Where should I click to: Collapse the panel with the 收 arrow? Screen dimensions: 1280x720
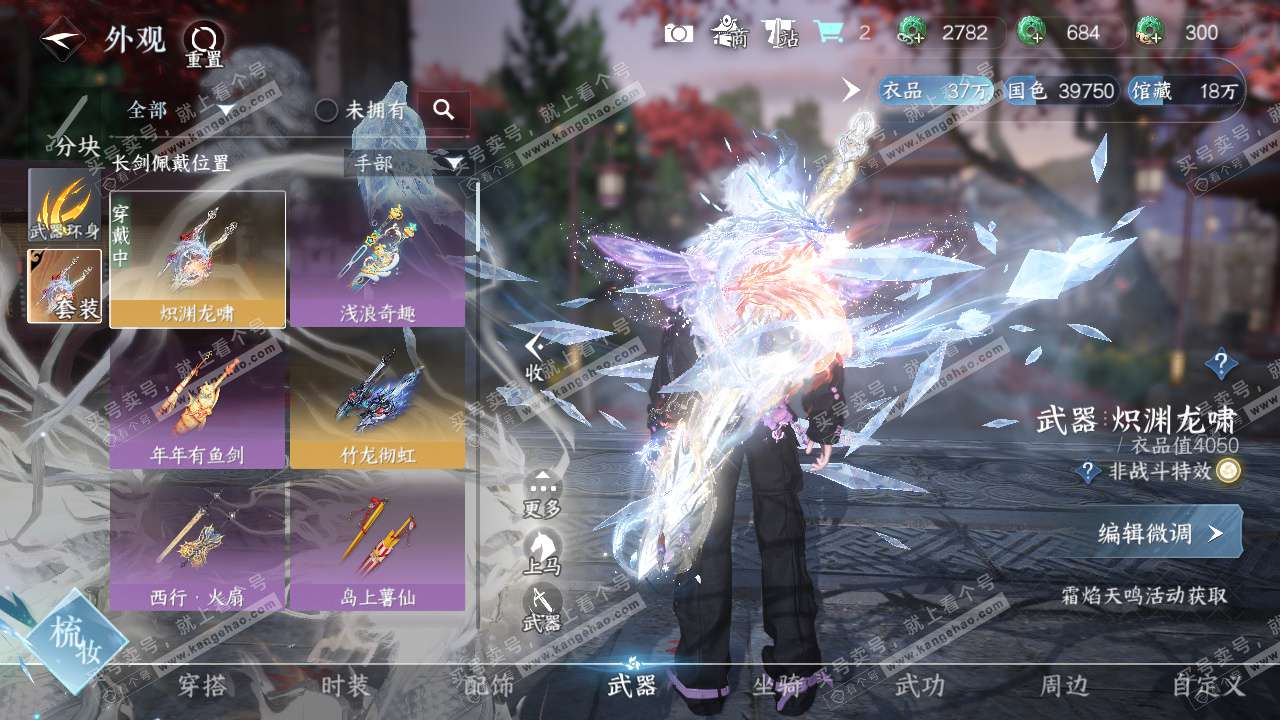tap(536, 357)
